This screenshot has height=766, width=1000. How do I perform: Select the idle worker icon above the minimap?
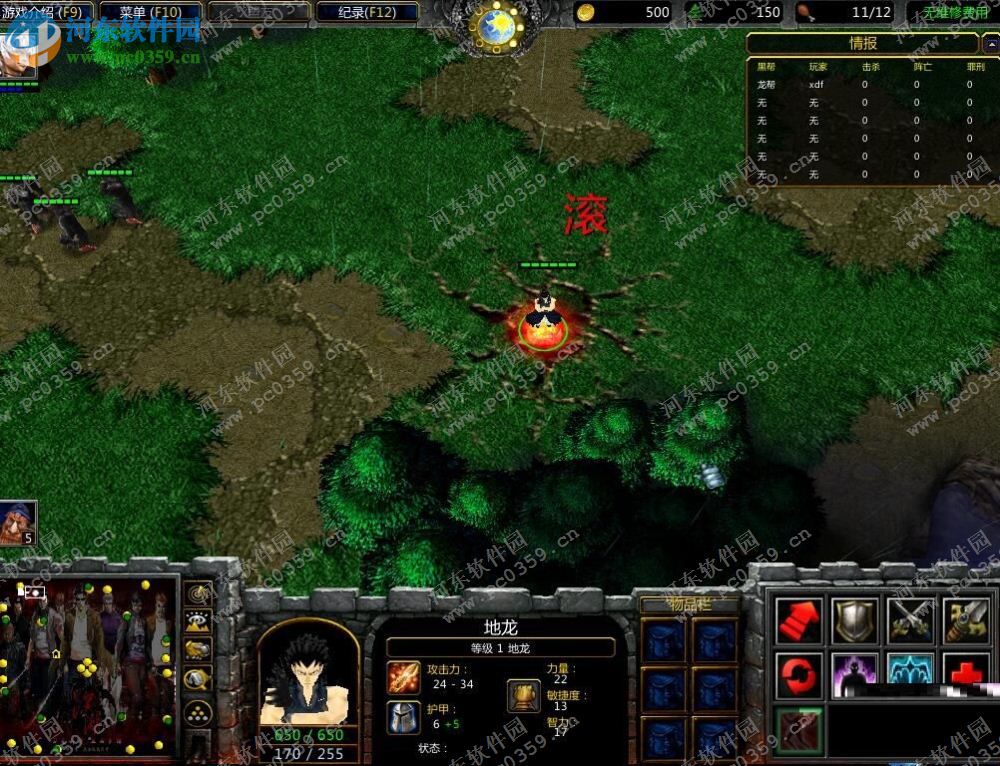coord(17,524)
